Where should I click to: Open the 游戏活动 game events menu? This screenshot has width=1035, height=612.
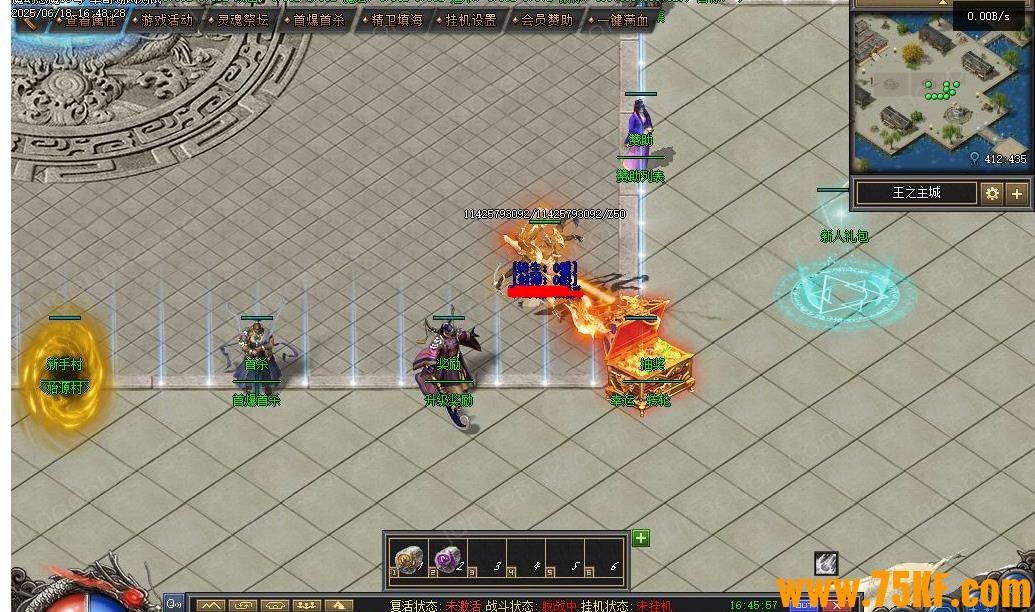point(166,20)
